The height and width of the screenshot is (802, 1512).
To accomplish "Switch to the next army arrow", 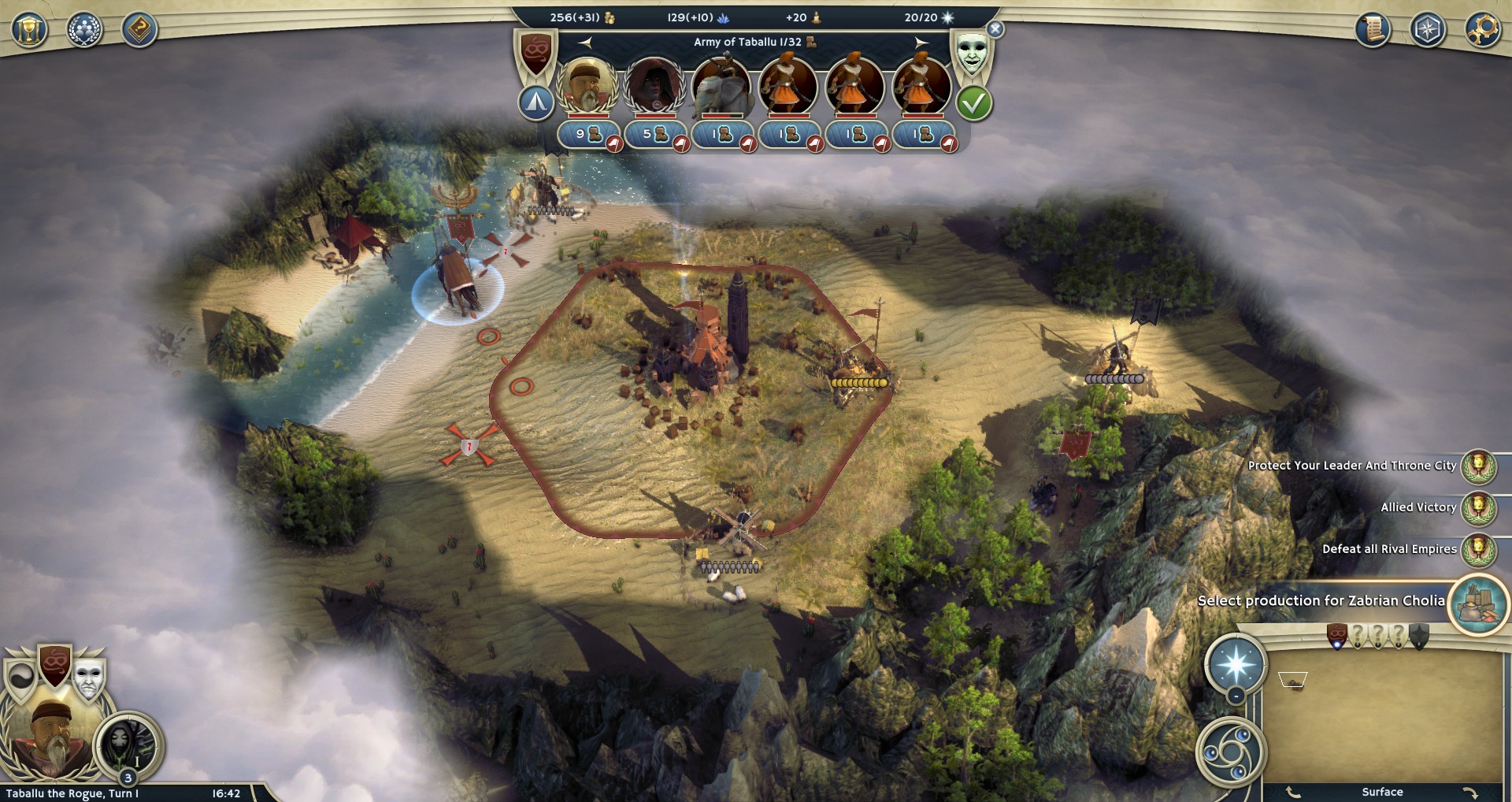I will (x=921, y=42).
